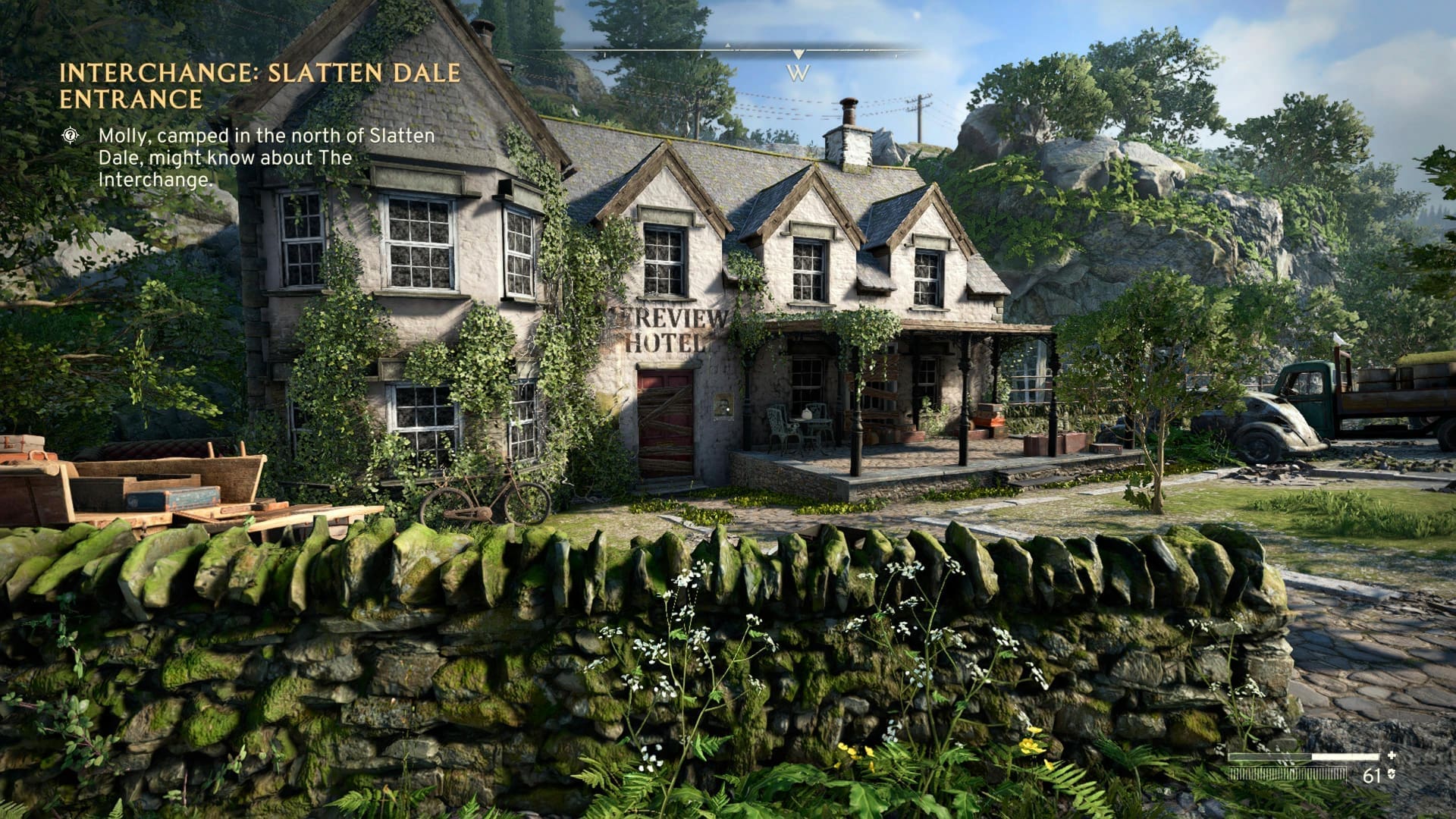Click the compass W heading marker

[x=798, y=73]
